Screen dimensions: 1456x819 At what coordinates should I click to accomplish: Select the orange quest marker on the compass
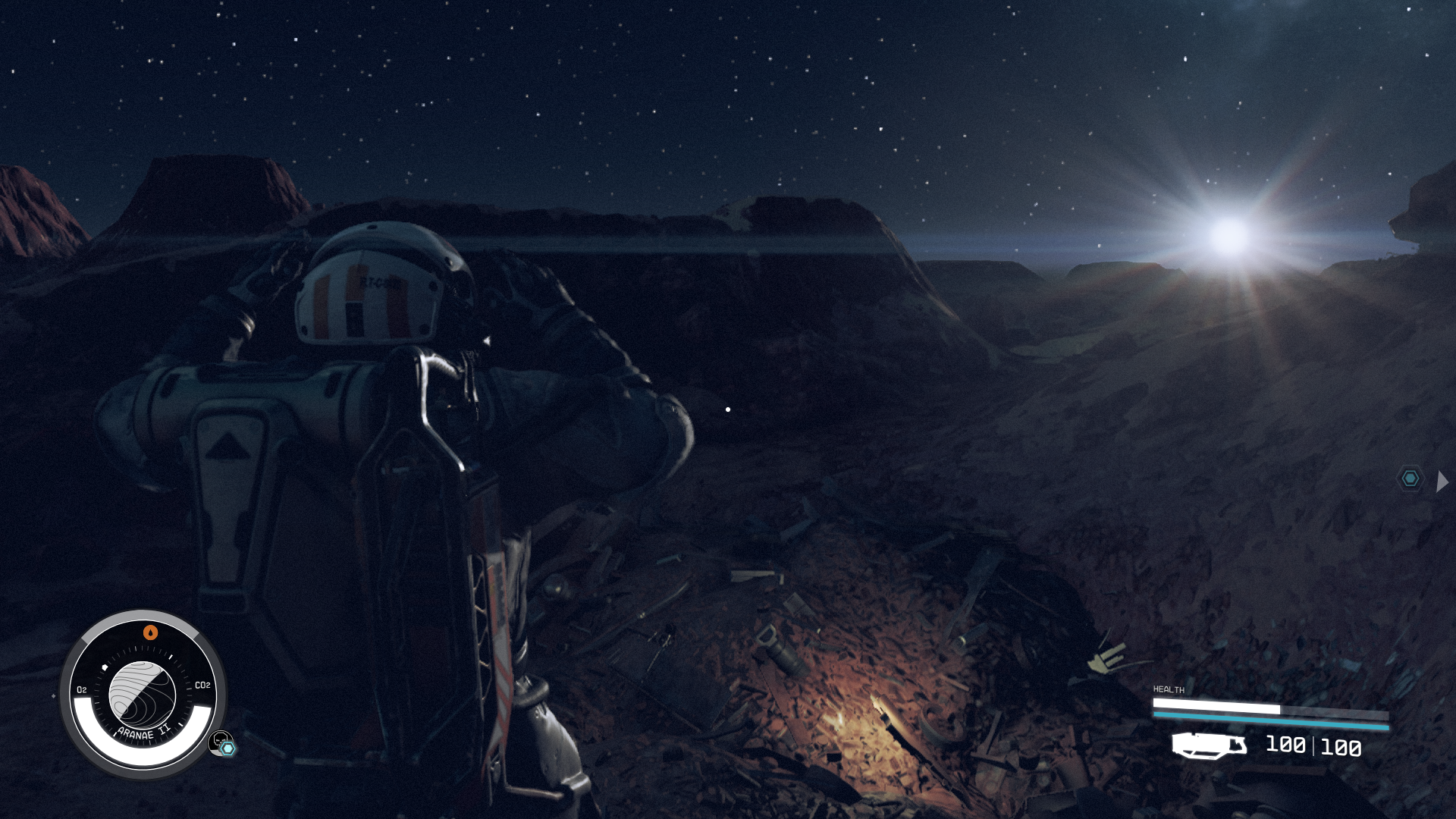(149, 632)
